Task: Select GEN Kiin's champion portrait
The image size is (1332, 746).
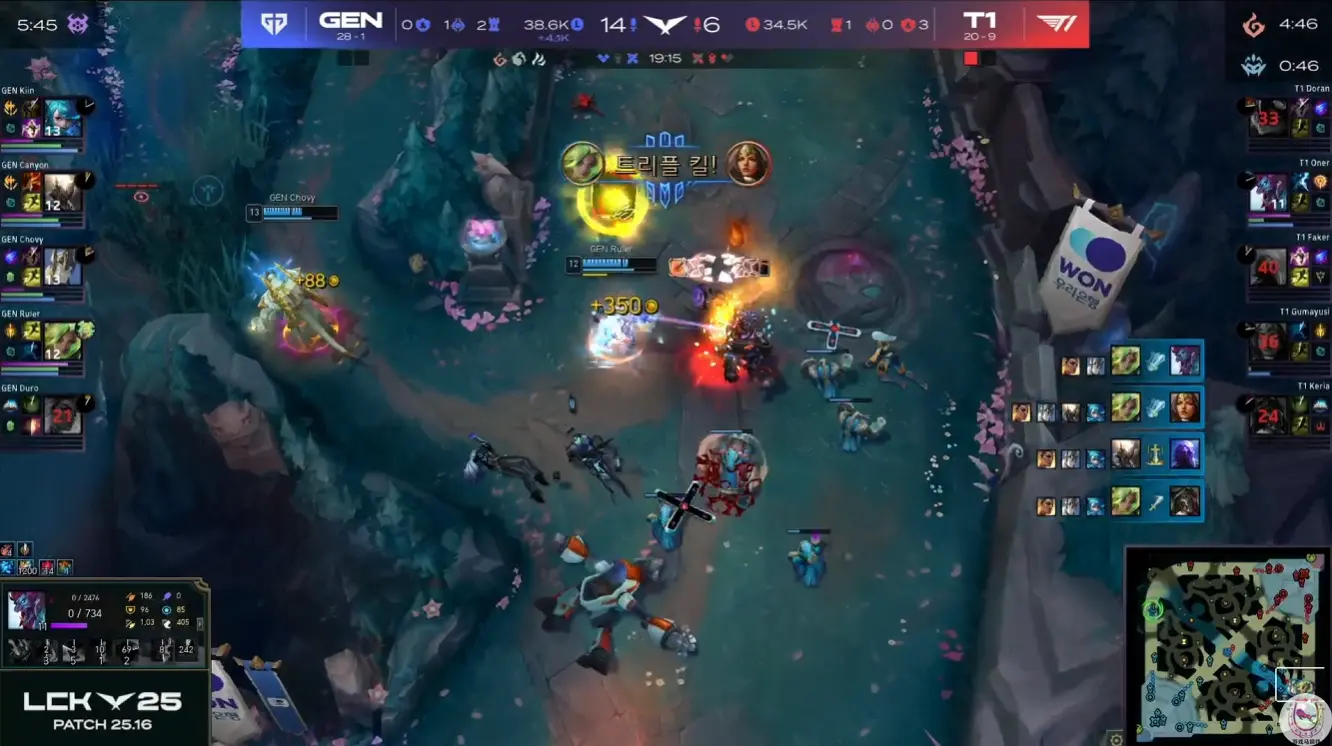Action: tap(62, 119)
